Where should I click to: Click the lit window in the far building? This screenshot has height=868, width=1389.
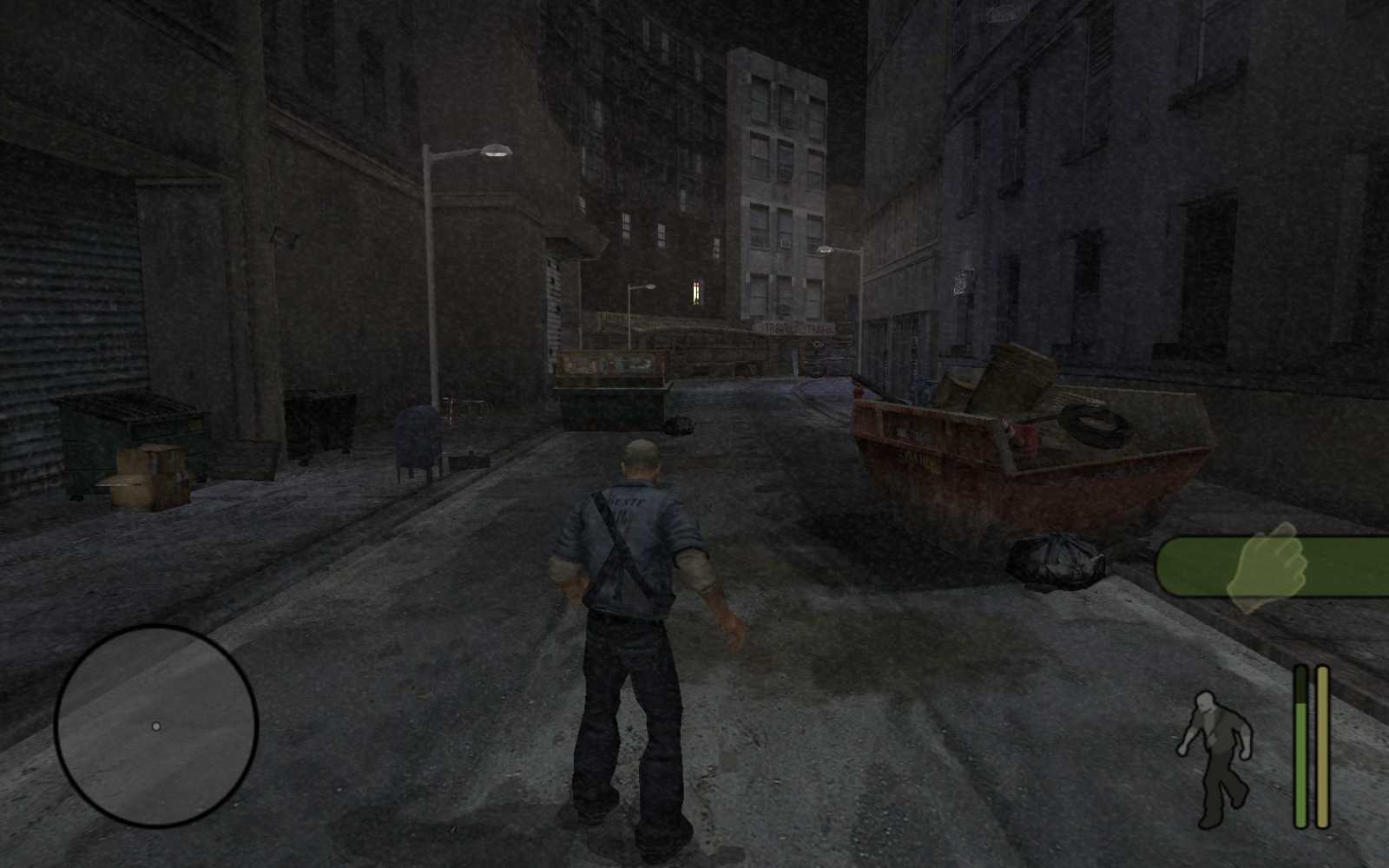tap(694, 293)
